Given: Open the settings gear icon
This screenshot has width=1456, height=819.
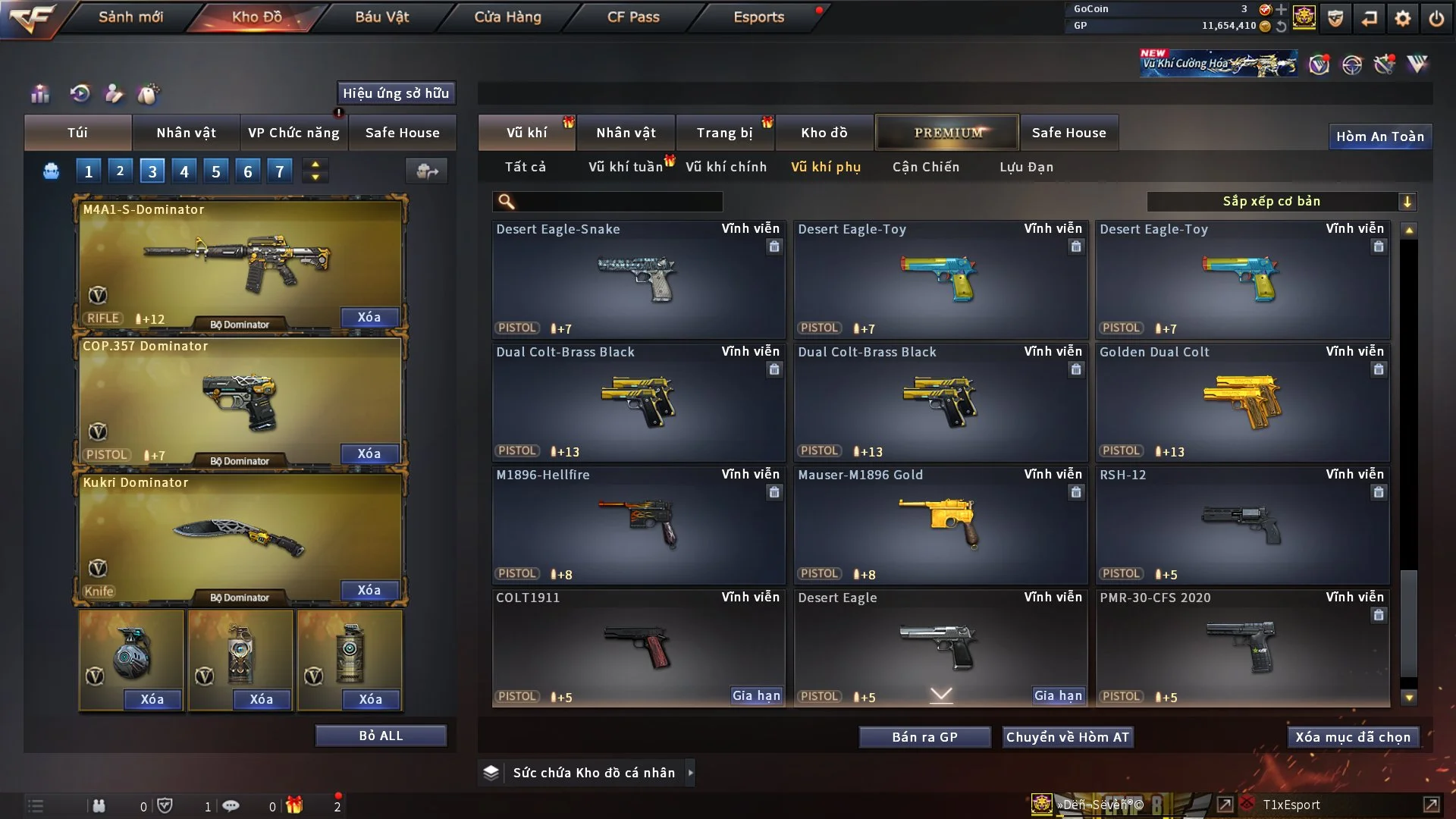Looking at the screenshot, I should pyautogui.click(x=1403, y=18).
